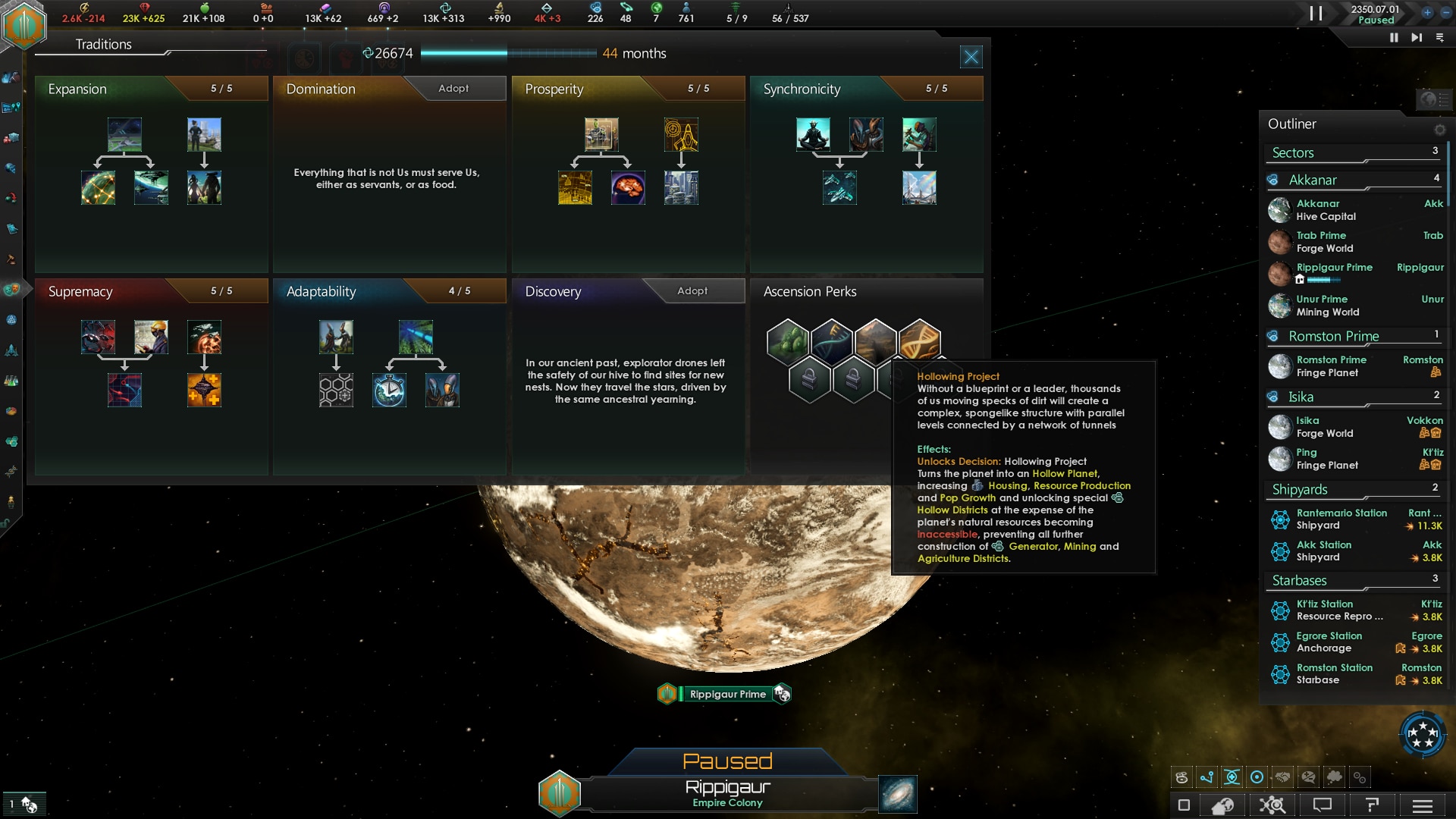This screenshot has width=1456, height=819.
Task: Open the galaxy map view
Action: click(x=898, y=794)
